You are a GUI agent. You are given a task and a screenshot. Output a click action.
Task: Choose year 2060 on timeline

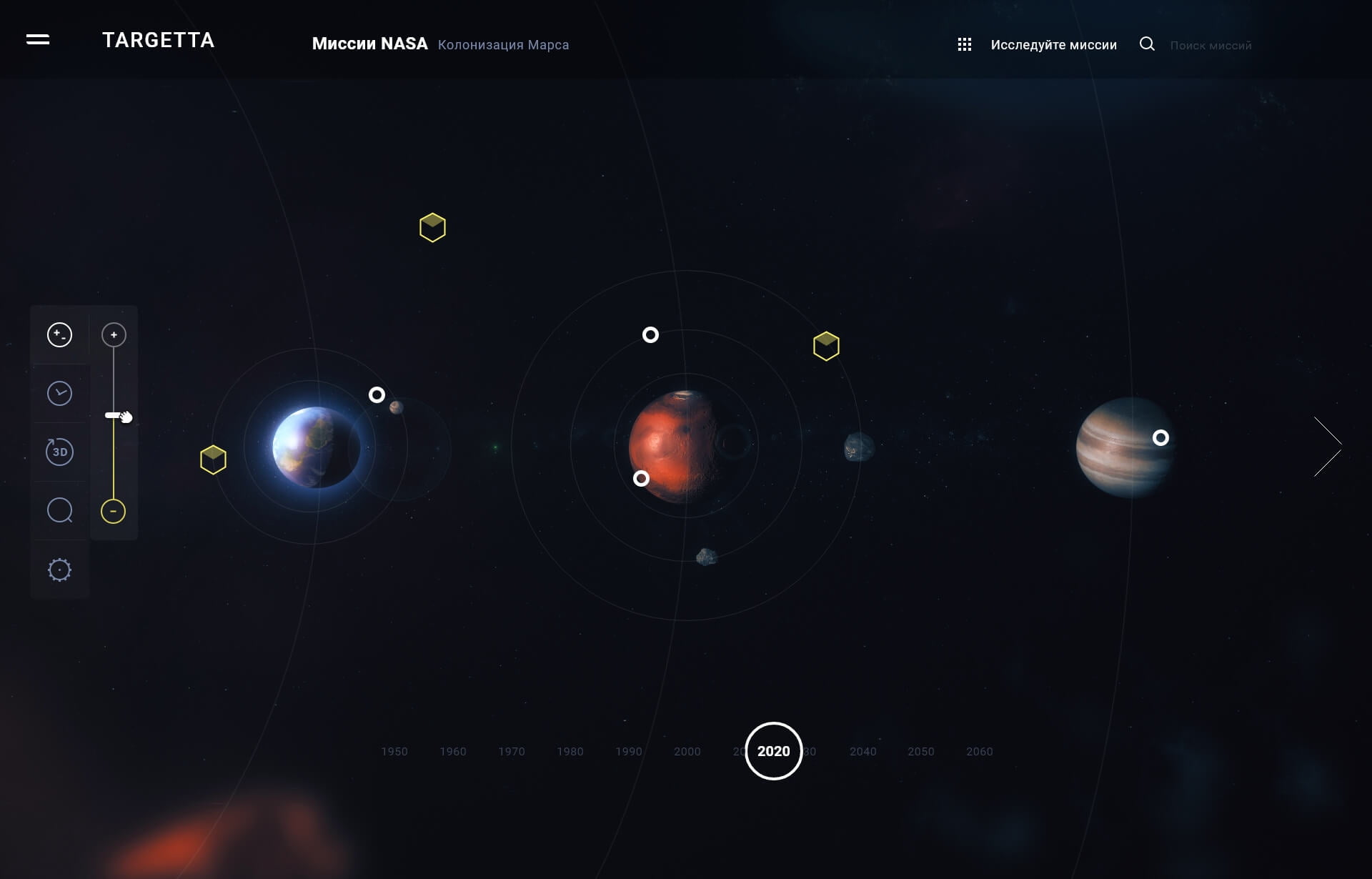click(x=980, y=752)
